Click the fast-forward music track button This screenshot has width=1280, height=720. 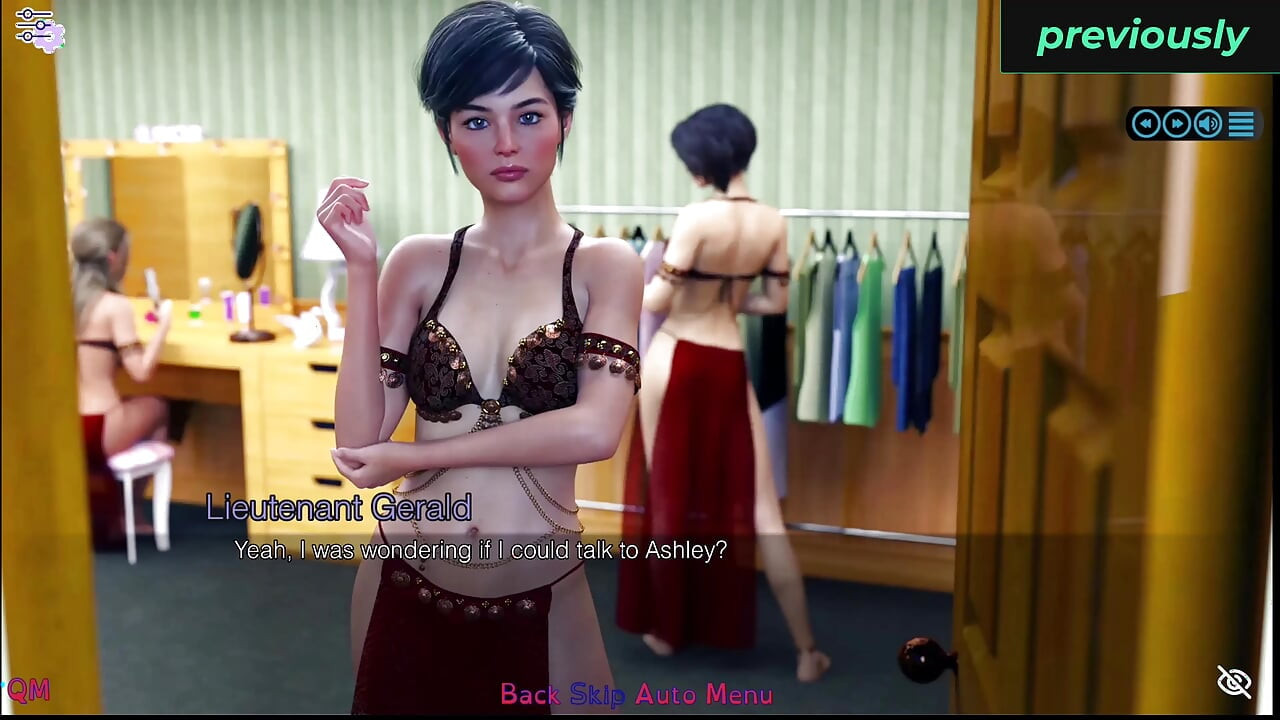click(x=1177, y=123)
